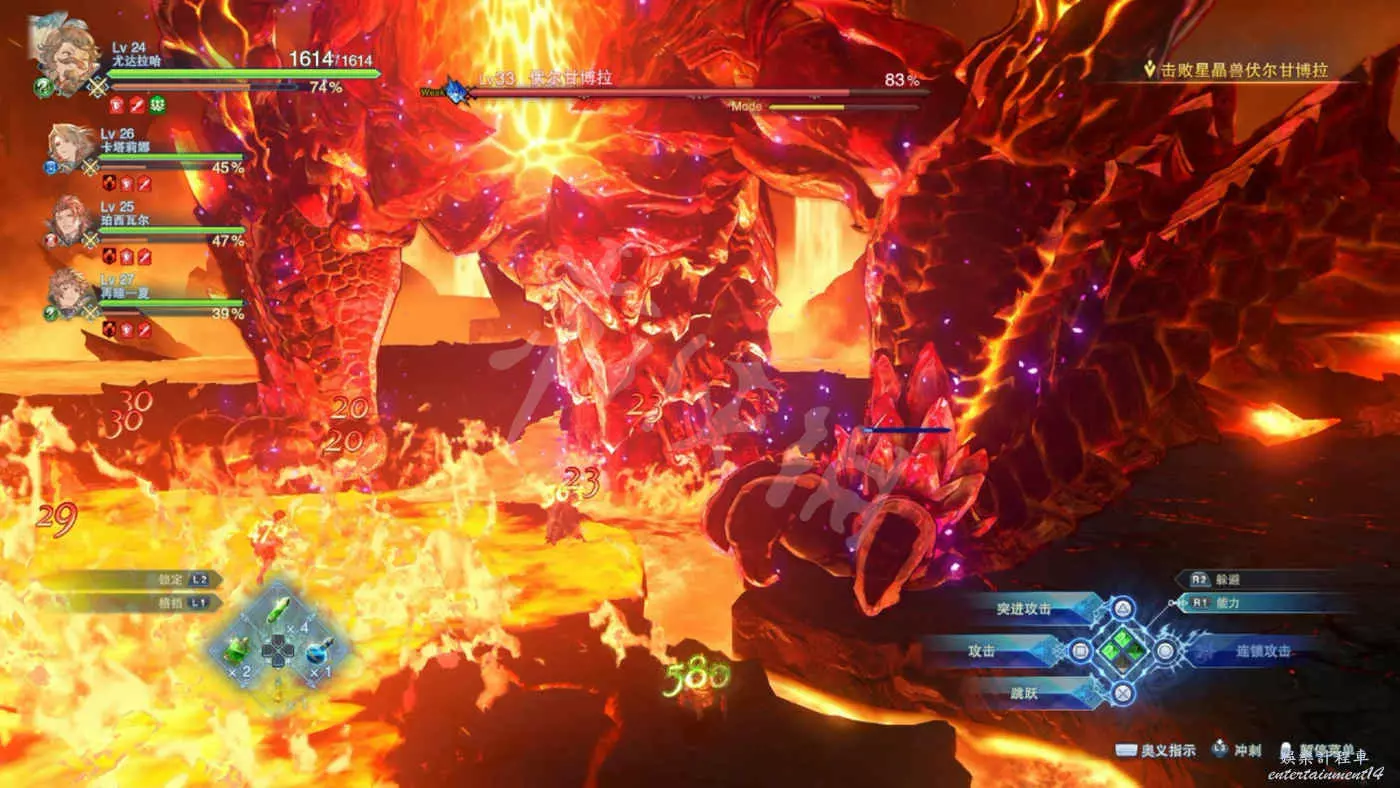Use the green potion jar with two left
The width and height of the screenshot is (1400, 788).
[236, 651]
